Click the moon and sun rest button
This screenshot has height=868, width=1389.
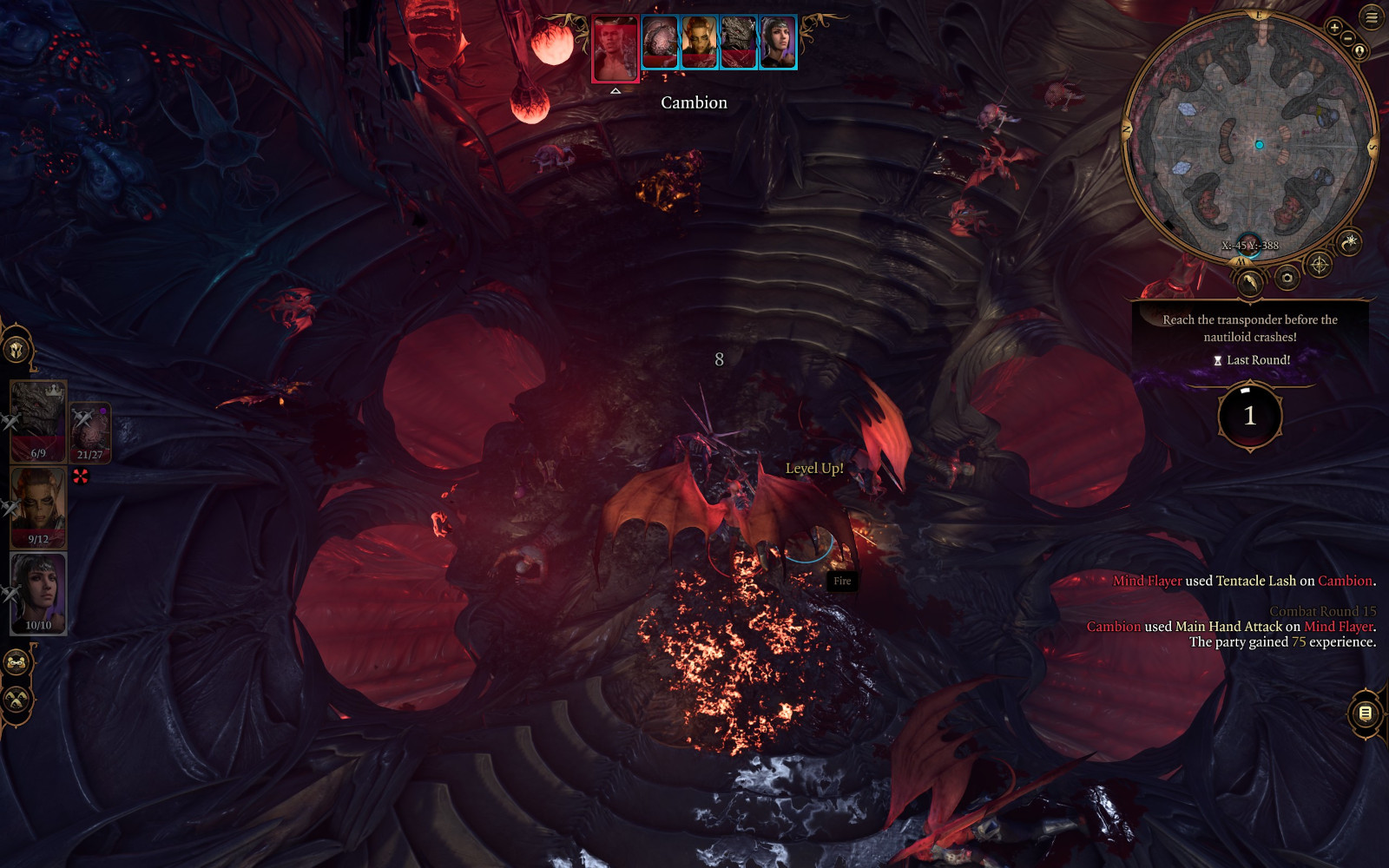pos(1349,243)
